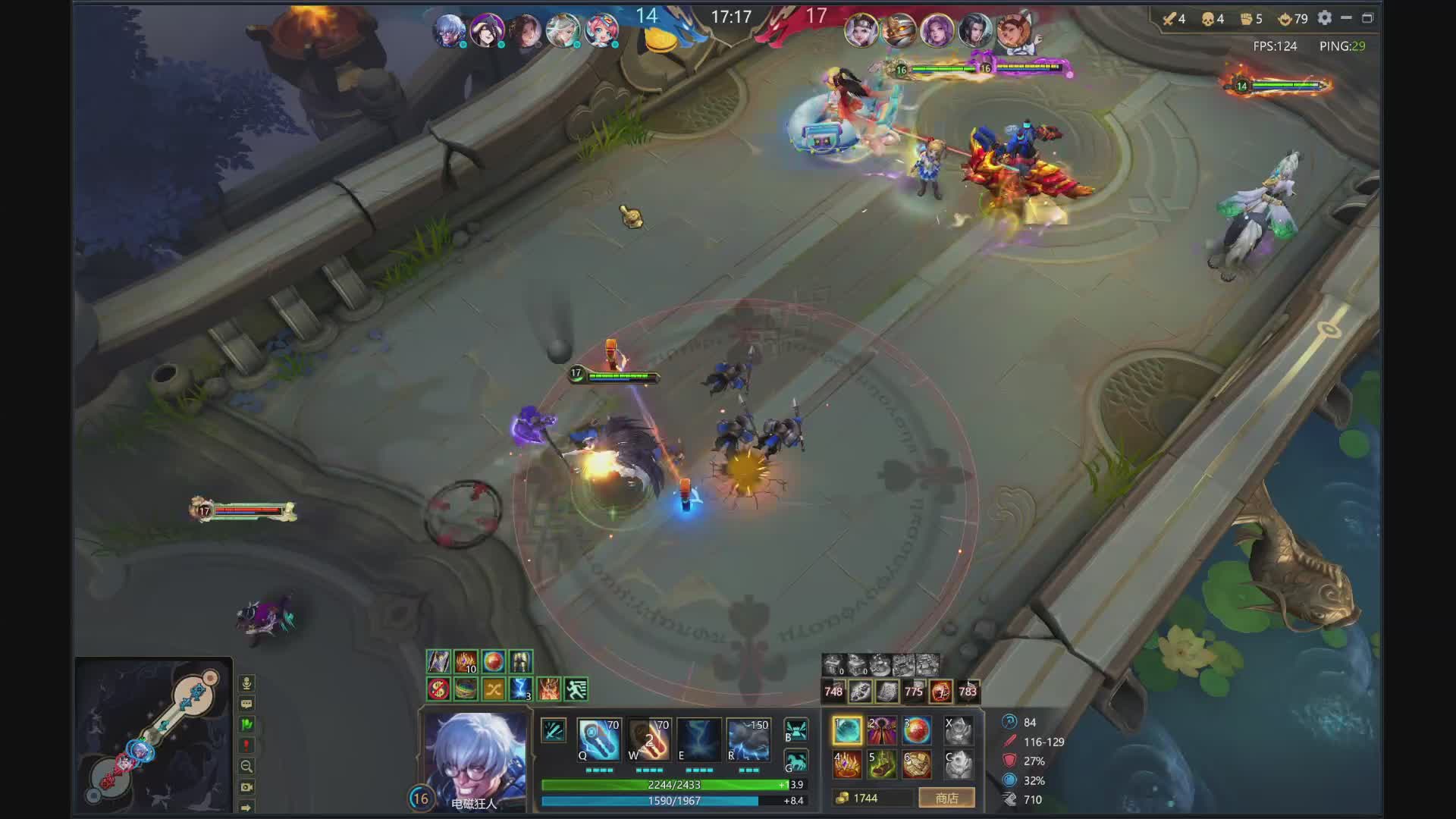Screen dimensions: 1456x819
Task: Toggle the microphone voice chat button
Action: click(246, 683)
